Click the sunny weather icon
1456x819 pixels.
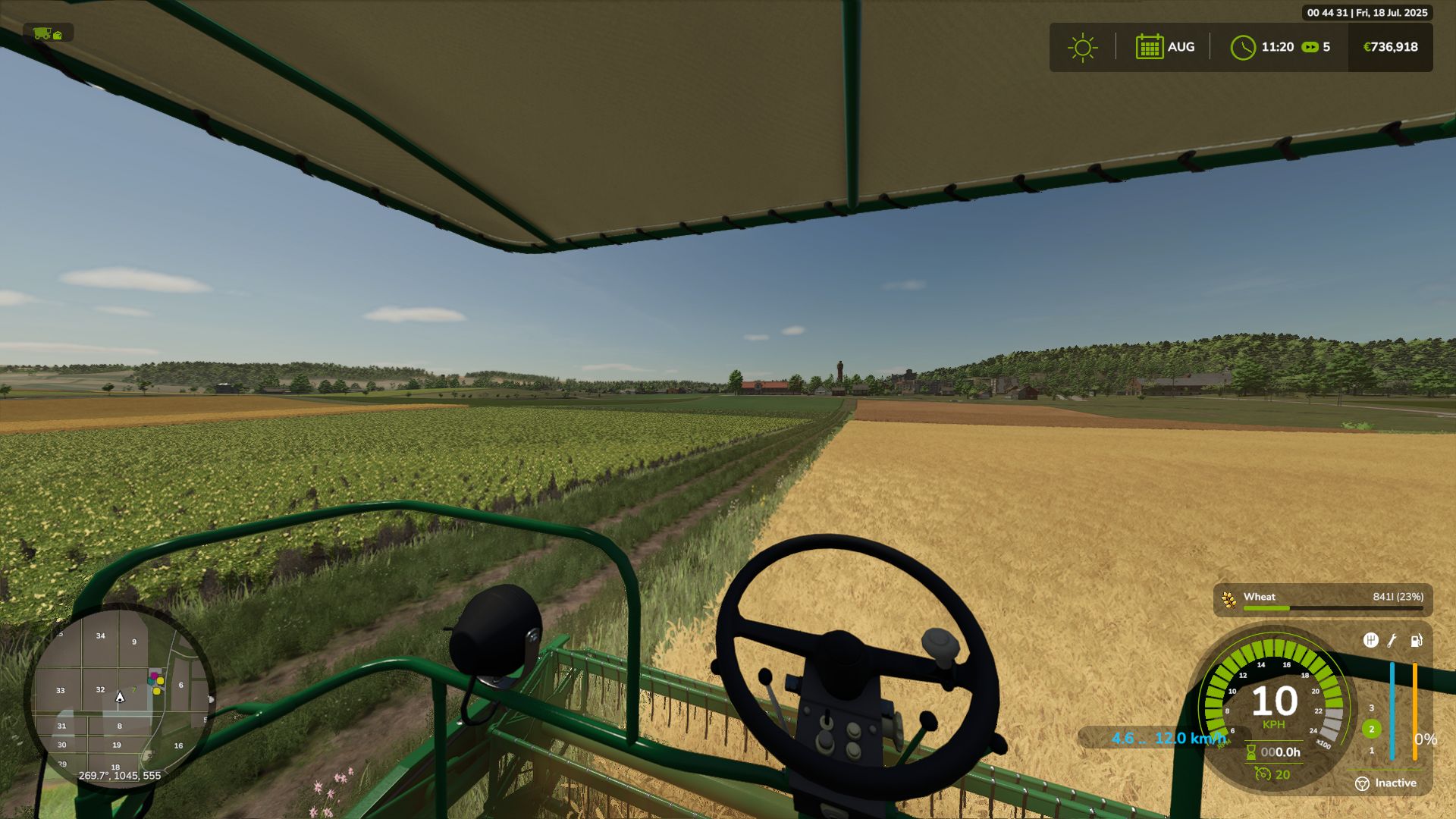point(1082,48)
